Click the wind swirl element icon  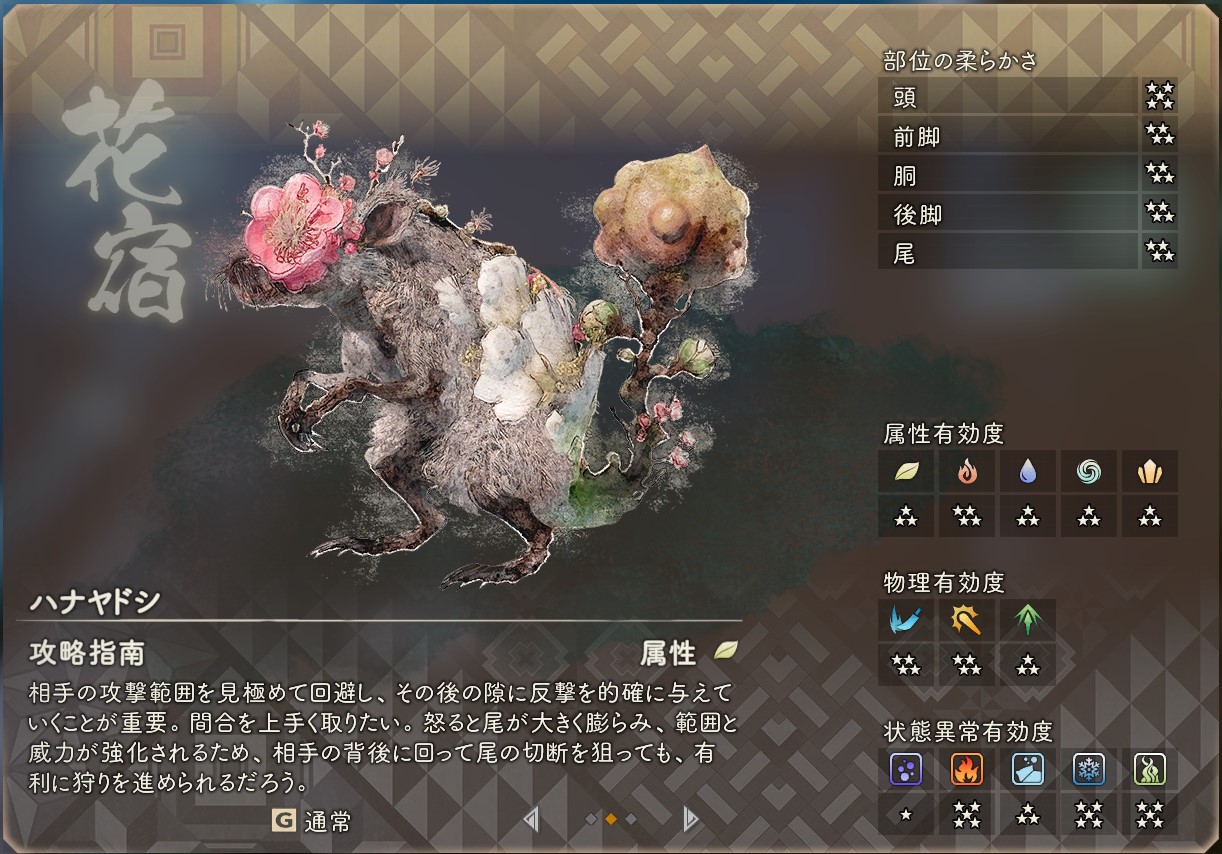click(x=1089, y=471)
